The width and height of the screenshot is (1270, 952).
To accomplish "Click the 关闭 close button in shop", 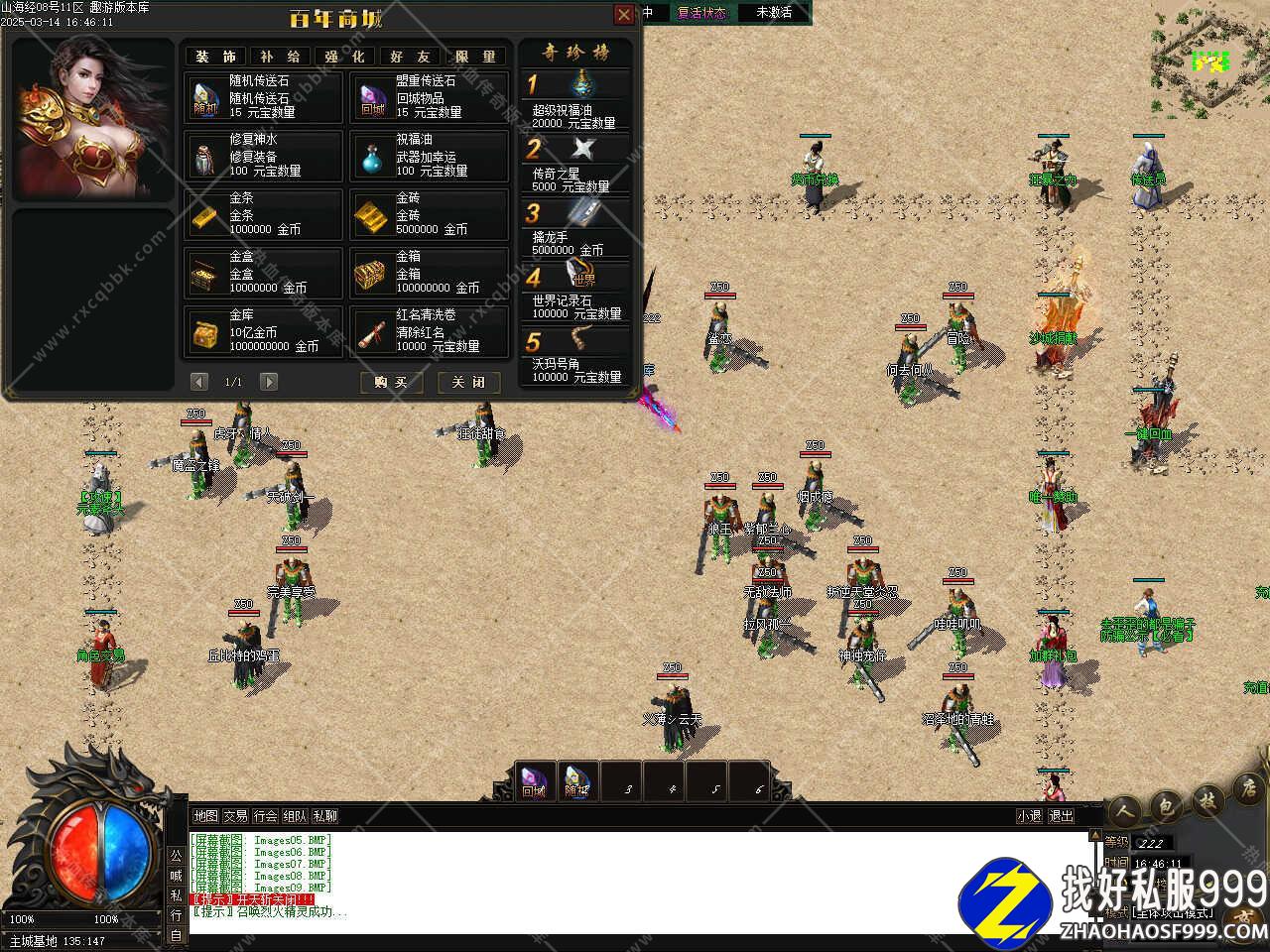I will click(x=468, y=382).
